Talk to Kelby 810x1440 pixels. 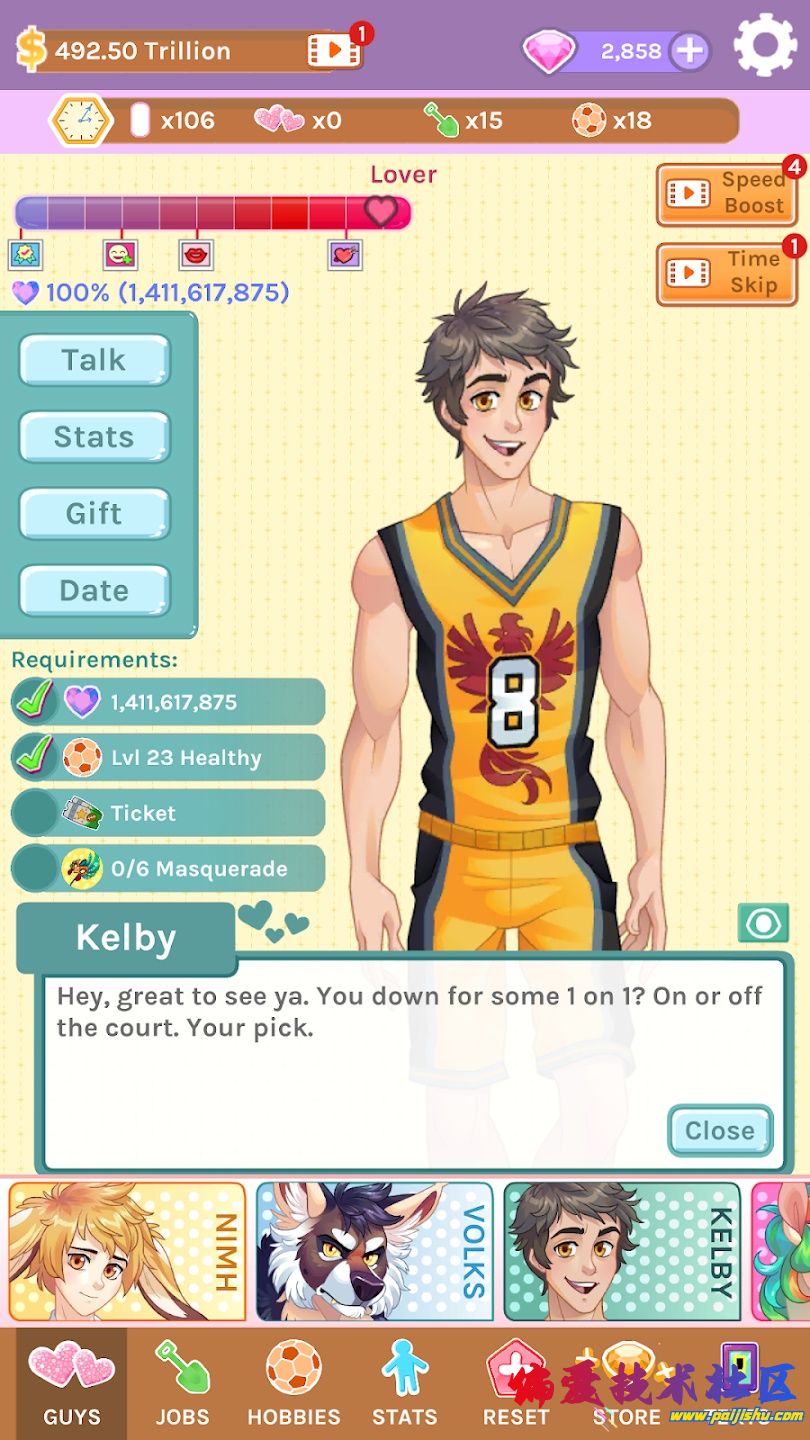point(94,360)
